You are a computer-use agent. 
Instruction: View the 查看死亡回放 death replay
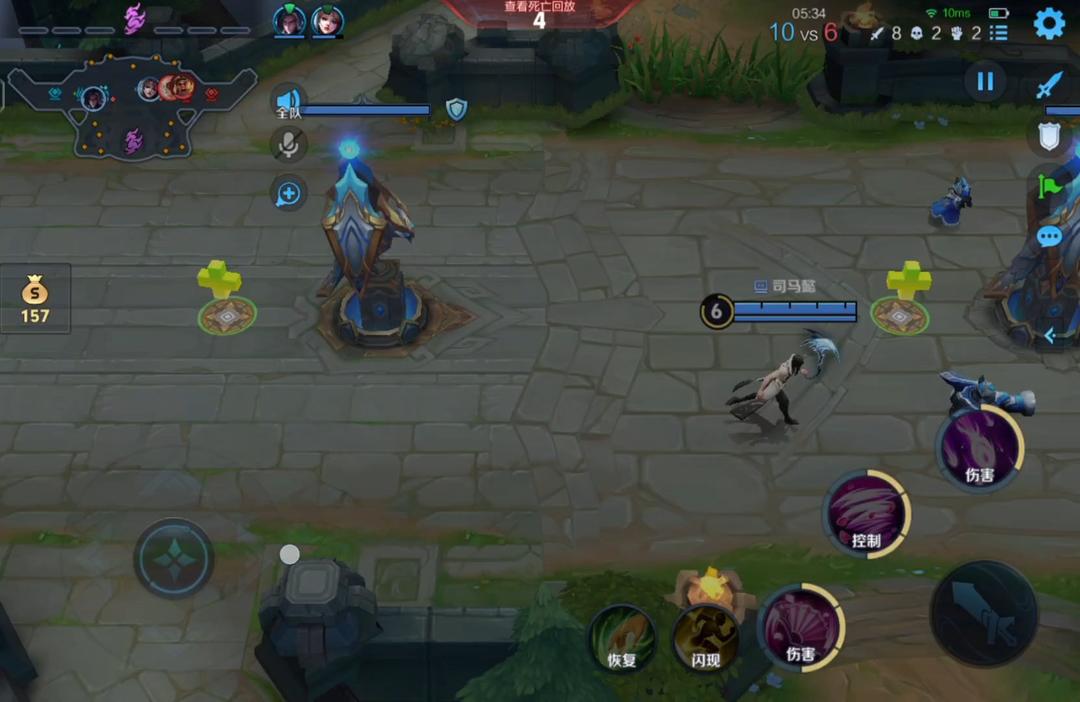(x=539, y=14)
